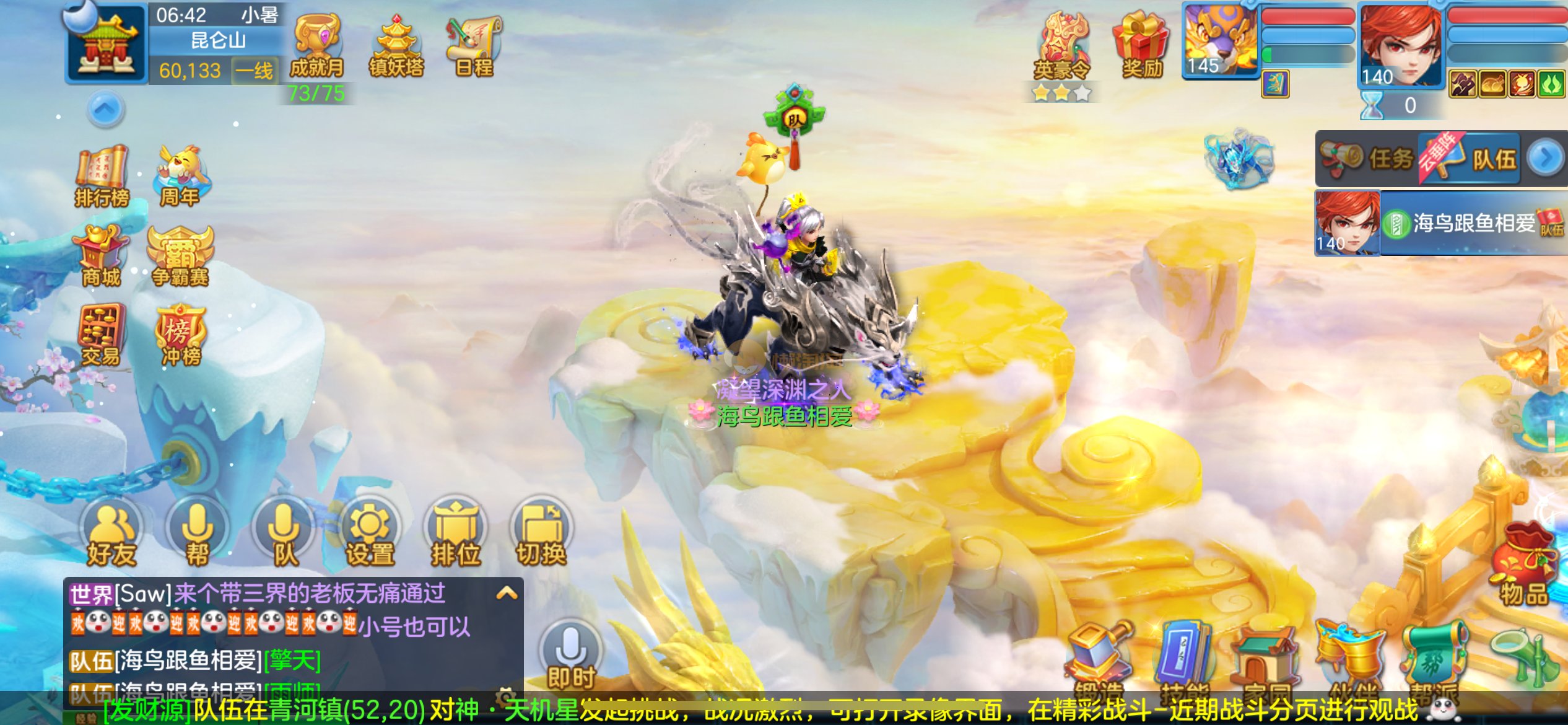
Task: Expand the chat box with the arrow
Action: [507, 593]
